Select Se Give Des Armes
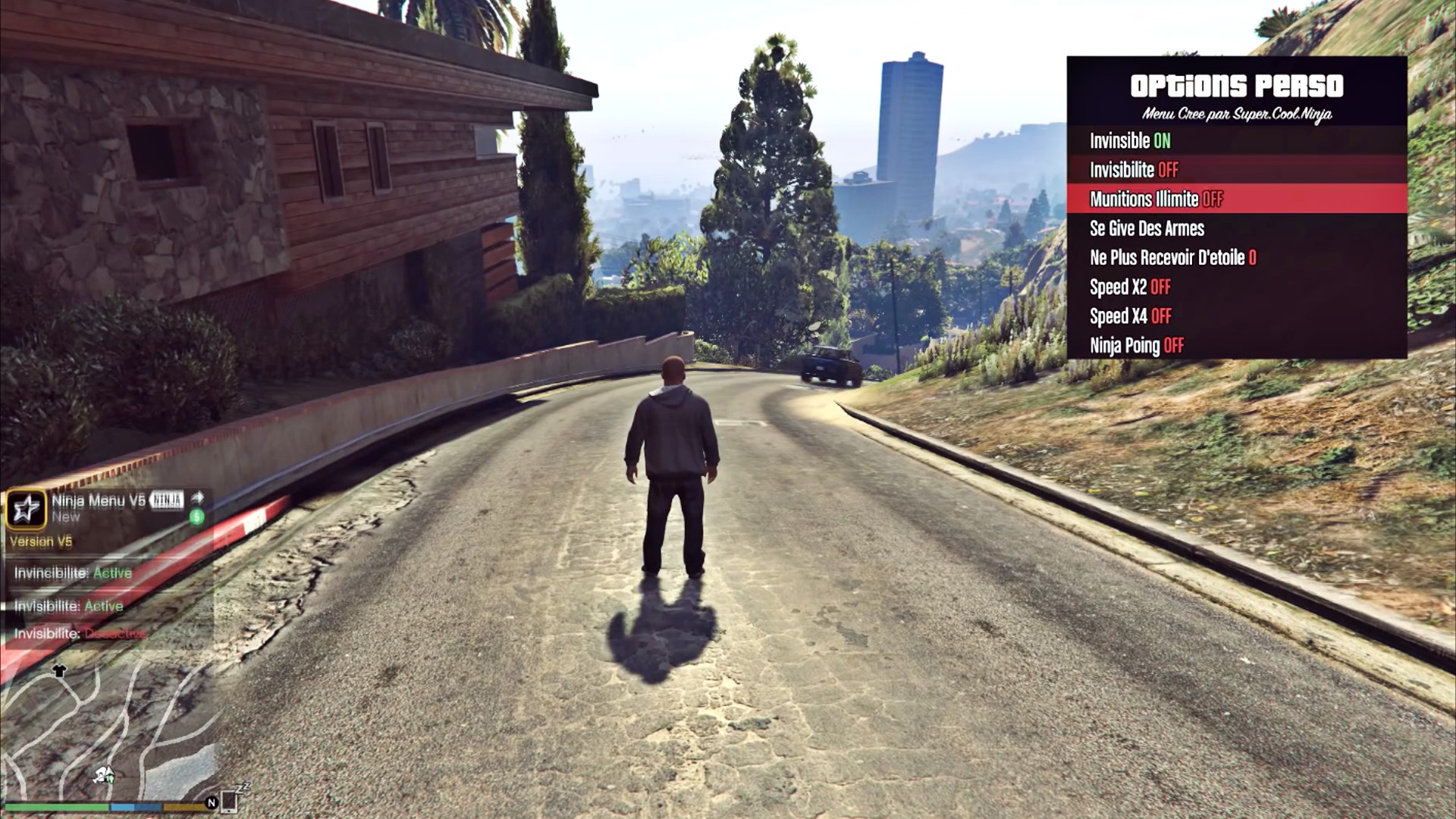Viewport: 1456px width, 819px height. pos(1147,228)
